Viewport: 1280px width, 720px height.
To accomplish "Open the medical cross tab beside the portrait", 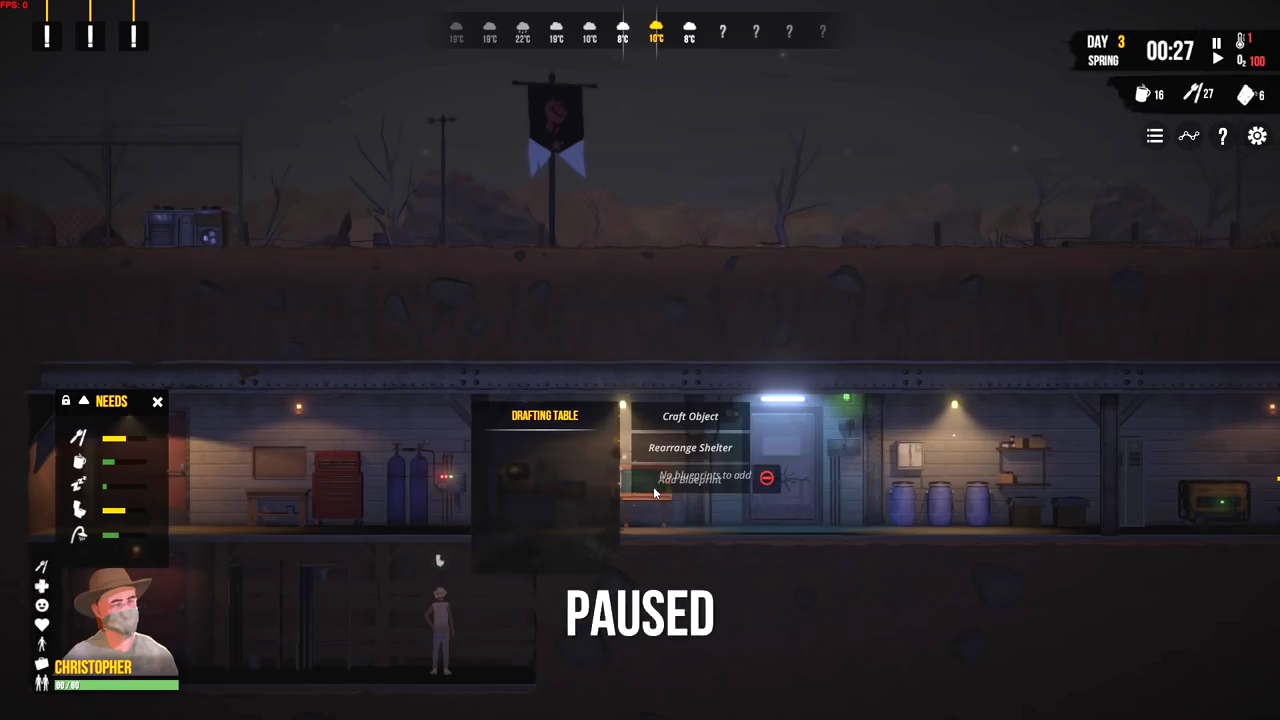I will click(42, 586).
